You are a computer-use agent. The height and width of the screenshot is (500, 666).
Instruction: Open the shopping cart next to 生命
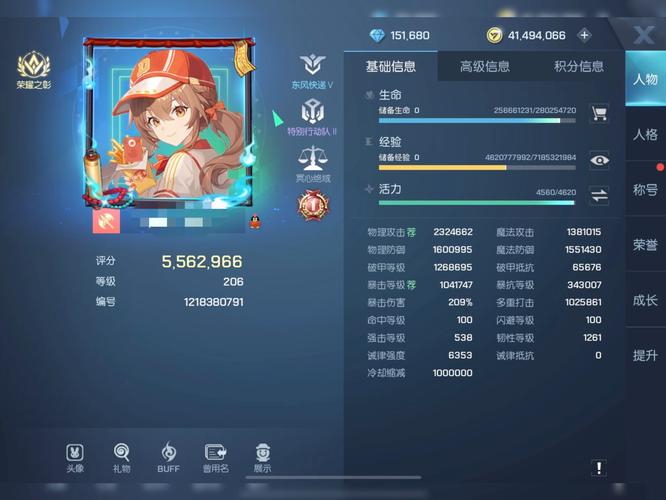click(x=599, y=113)
